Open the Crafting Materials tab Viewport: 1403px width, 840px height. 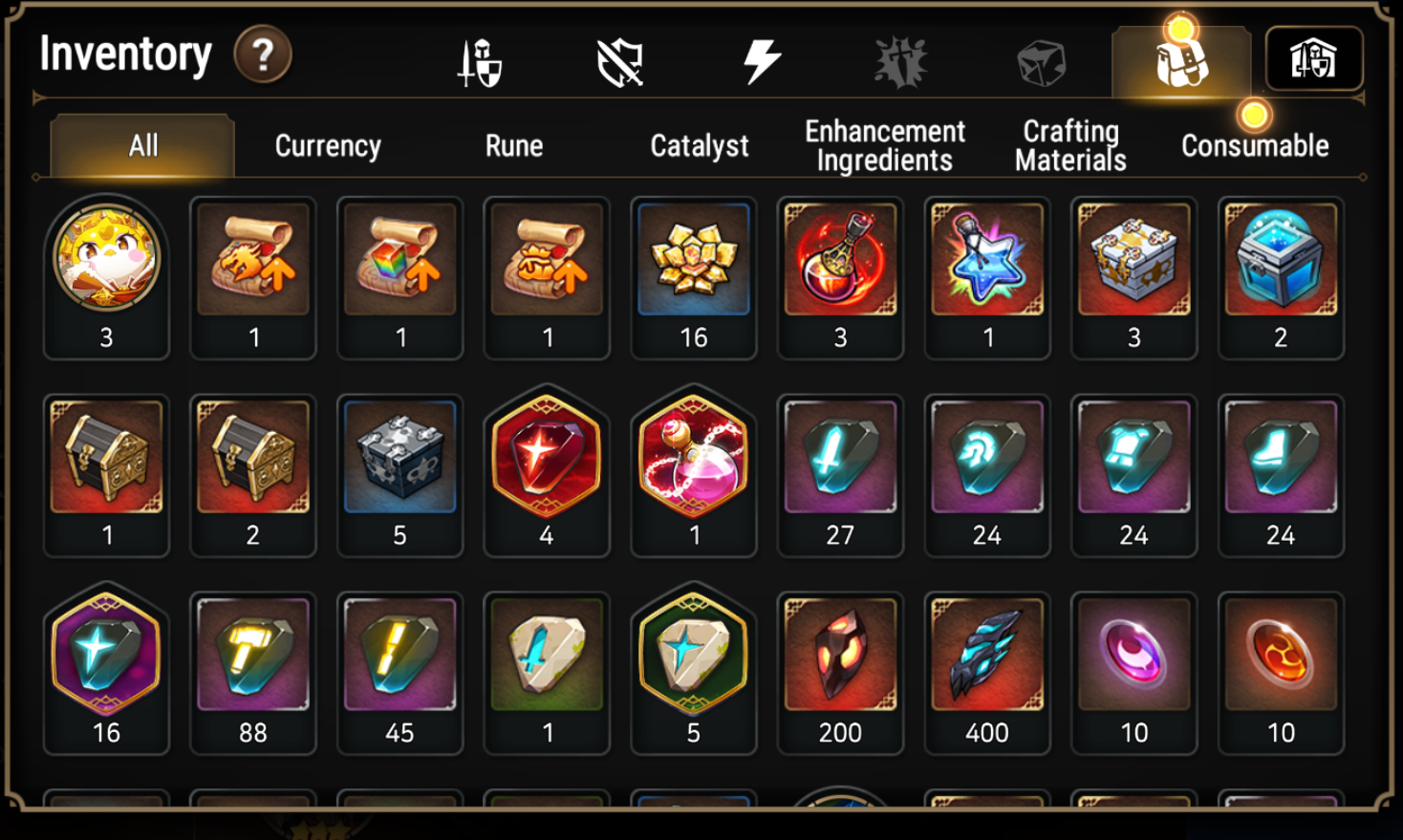coord(1070,145)
